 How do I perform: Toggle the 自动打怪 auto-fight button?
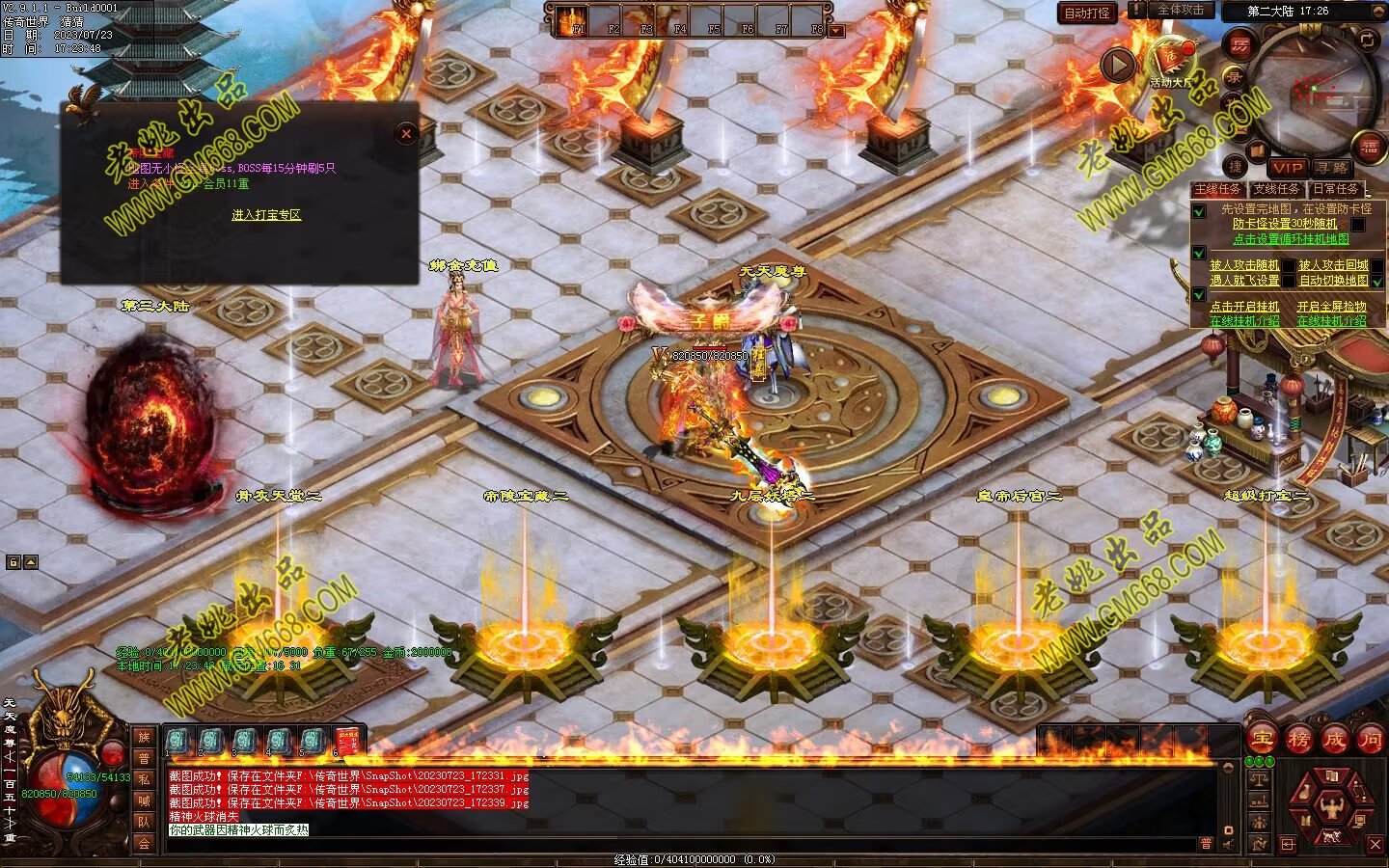click(1087, 14)
